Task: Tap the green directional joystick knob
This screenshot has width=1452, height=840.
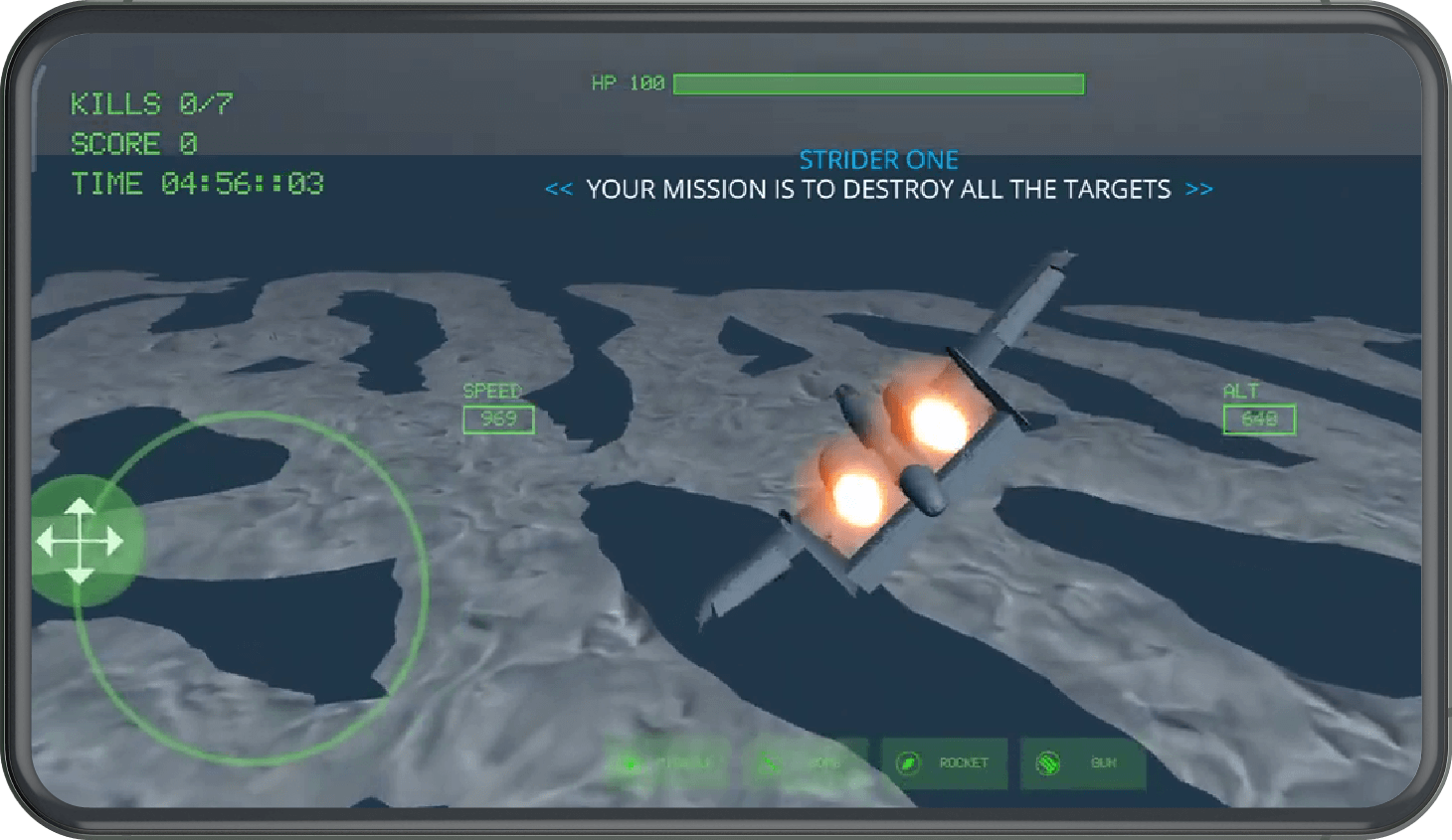Action: click(x=81, y=542)
